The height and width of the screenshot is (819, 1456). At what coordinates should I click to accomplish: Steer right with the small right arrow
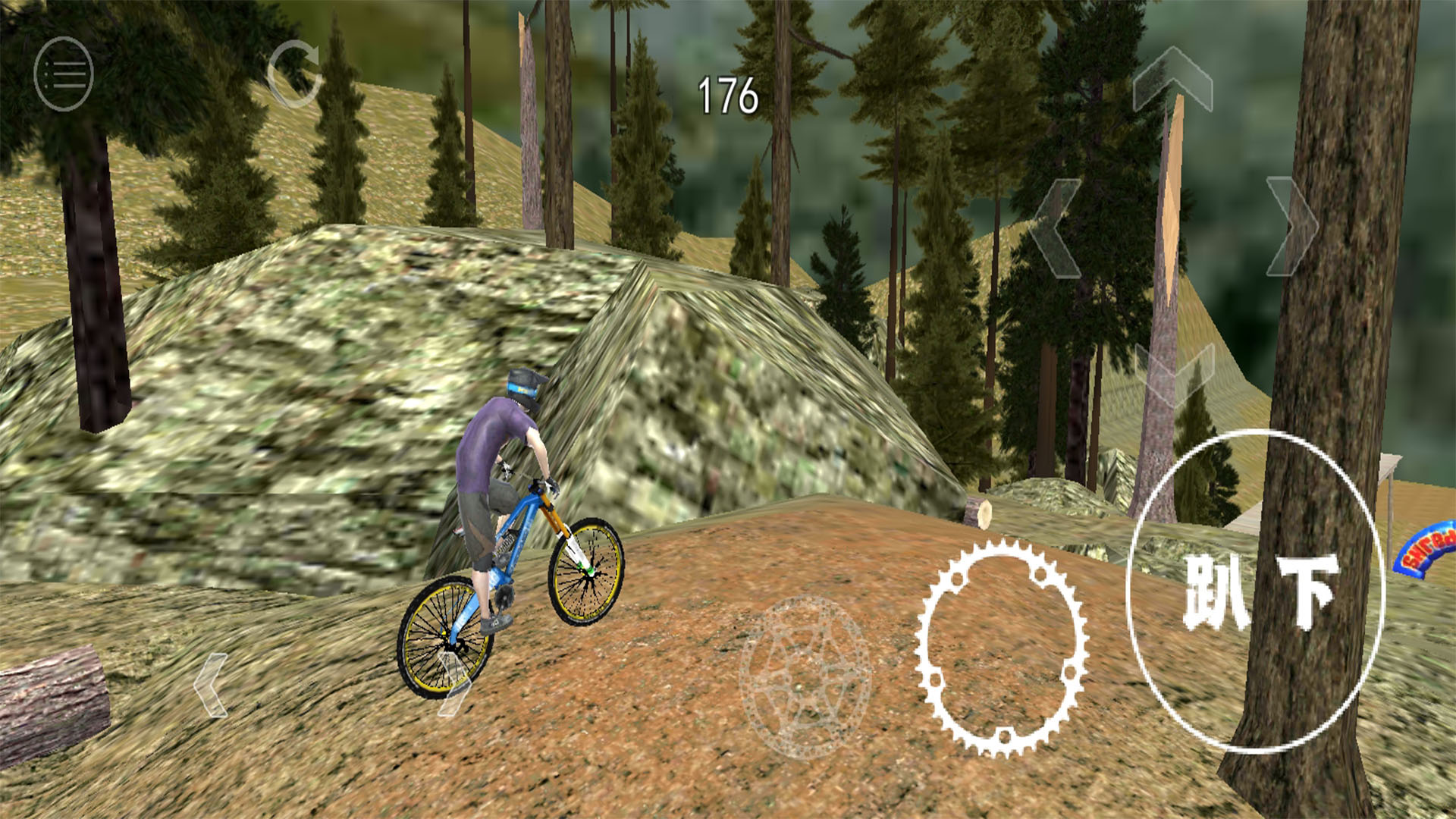[x=454, y=685]
